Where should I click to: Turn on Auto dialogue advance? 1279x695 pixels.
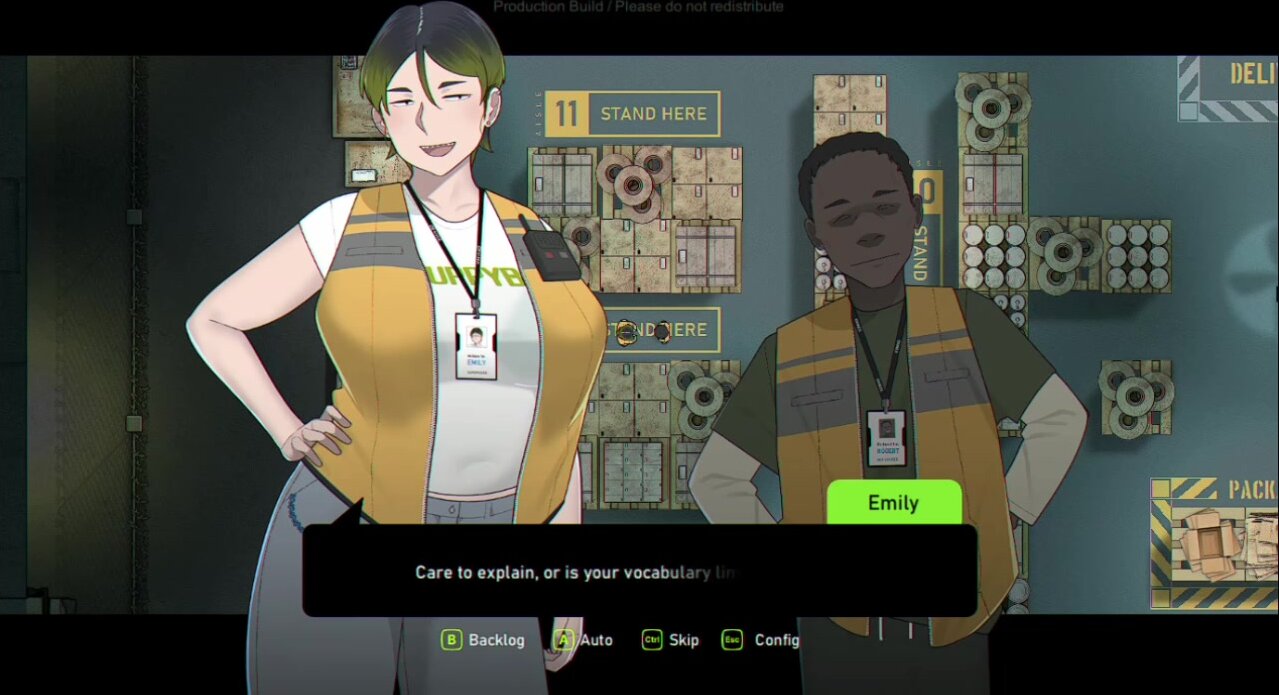click(585, 640)
